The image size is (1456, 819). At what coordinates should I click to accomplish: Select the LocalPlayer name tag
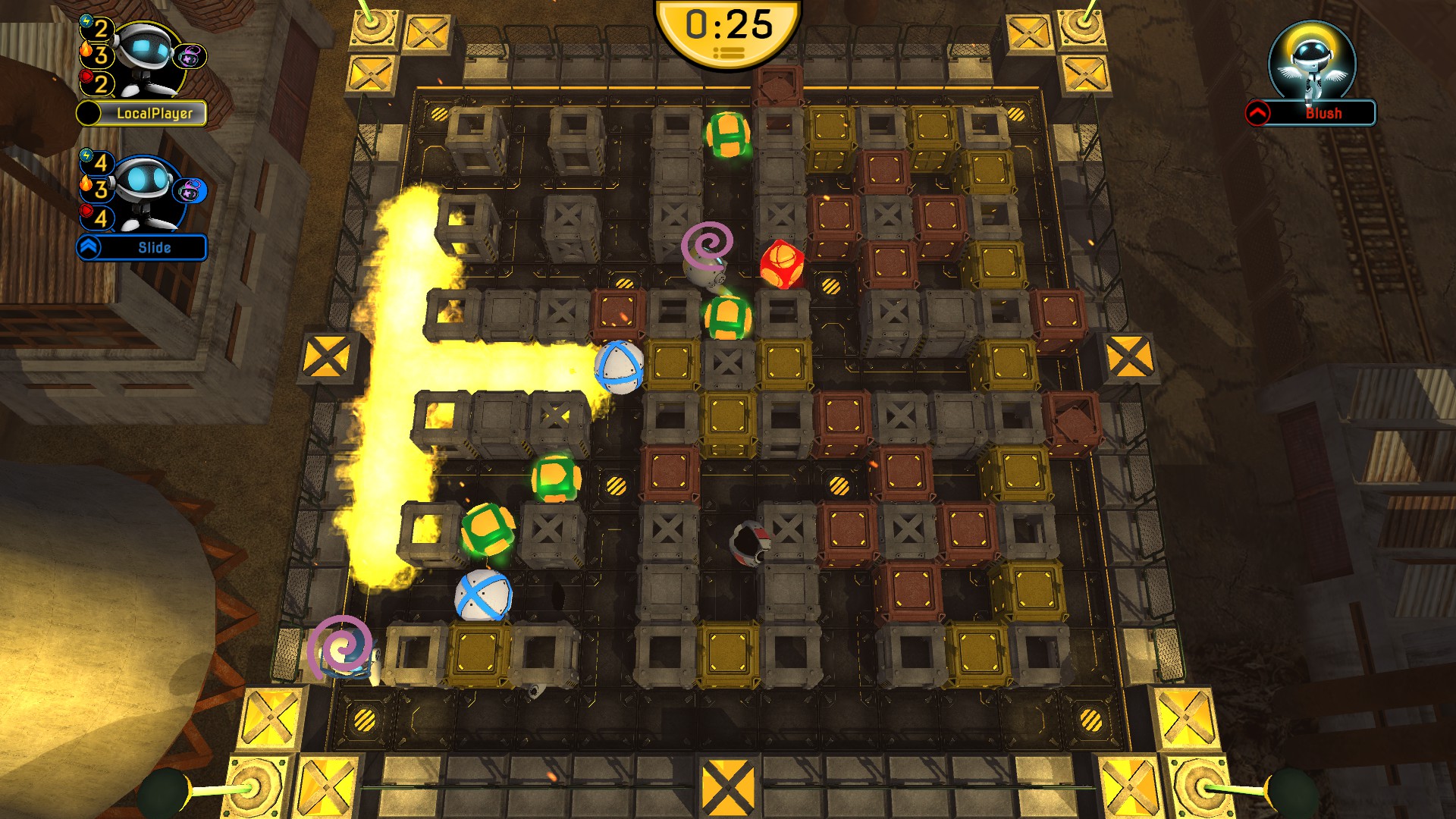point(153,114)
